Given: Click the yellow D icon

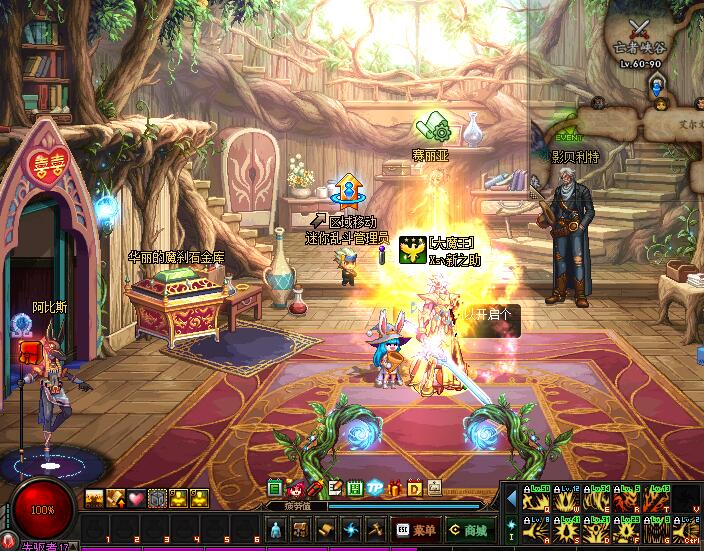Looking at the screenshot, I should 414,488.
